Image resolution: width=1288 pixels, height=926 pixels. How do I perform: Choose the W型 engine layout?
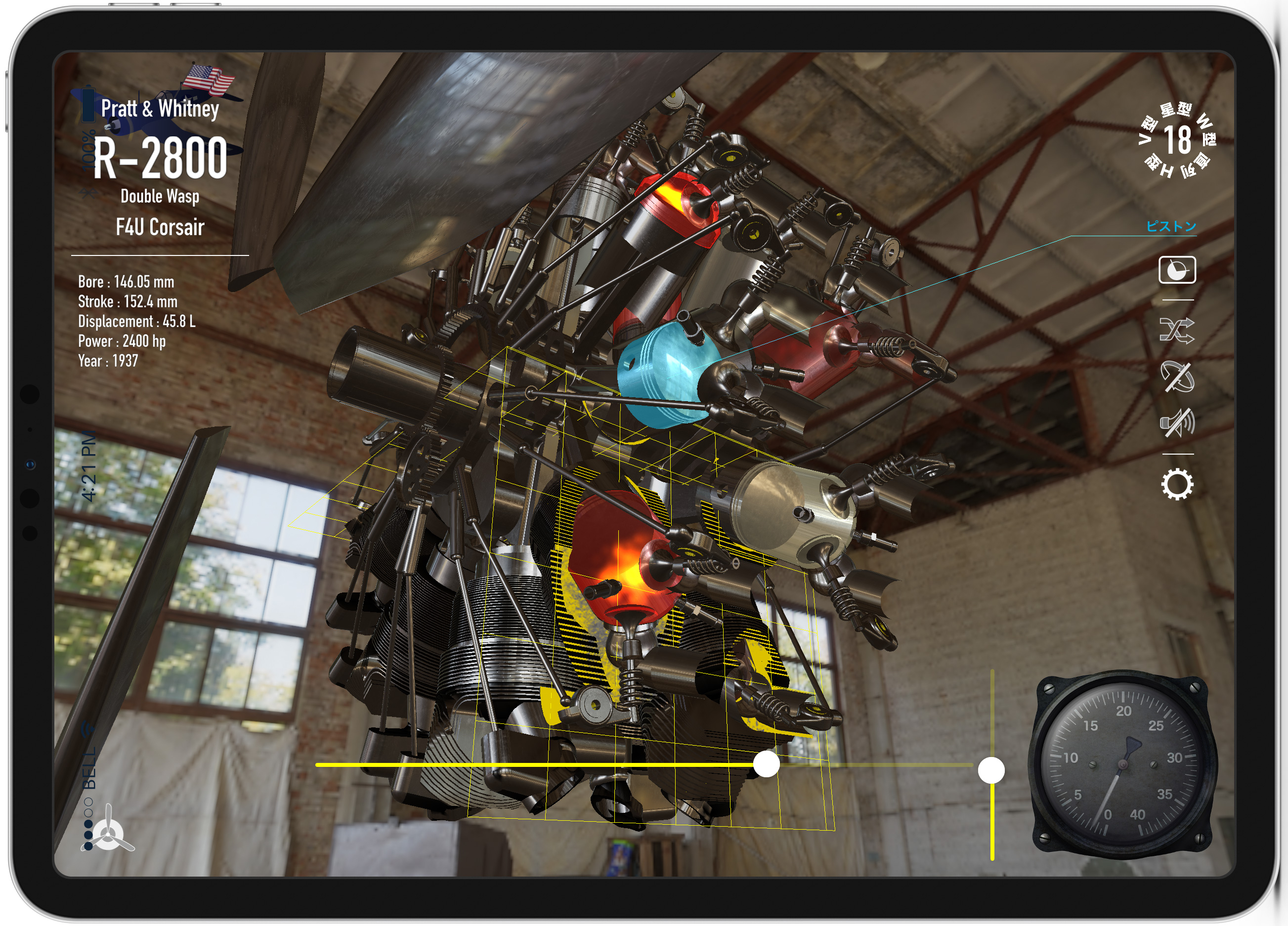(x=1206, y=129)
